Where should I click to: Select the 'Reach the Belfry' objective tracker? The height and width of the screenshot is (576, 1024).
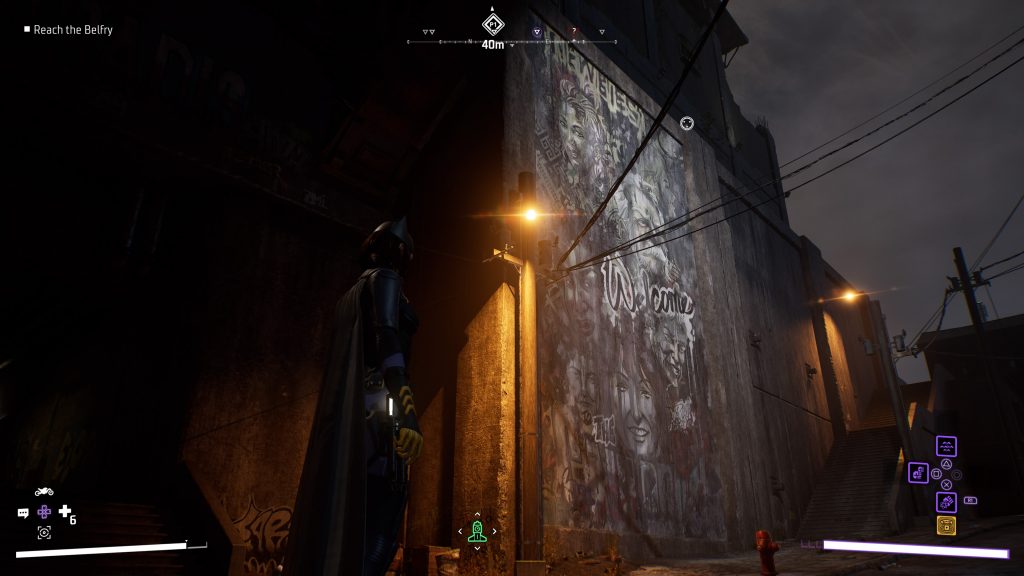coord(72,30)
